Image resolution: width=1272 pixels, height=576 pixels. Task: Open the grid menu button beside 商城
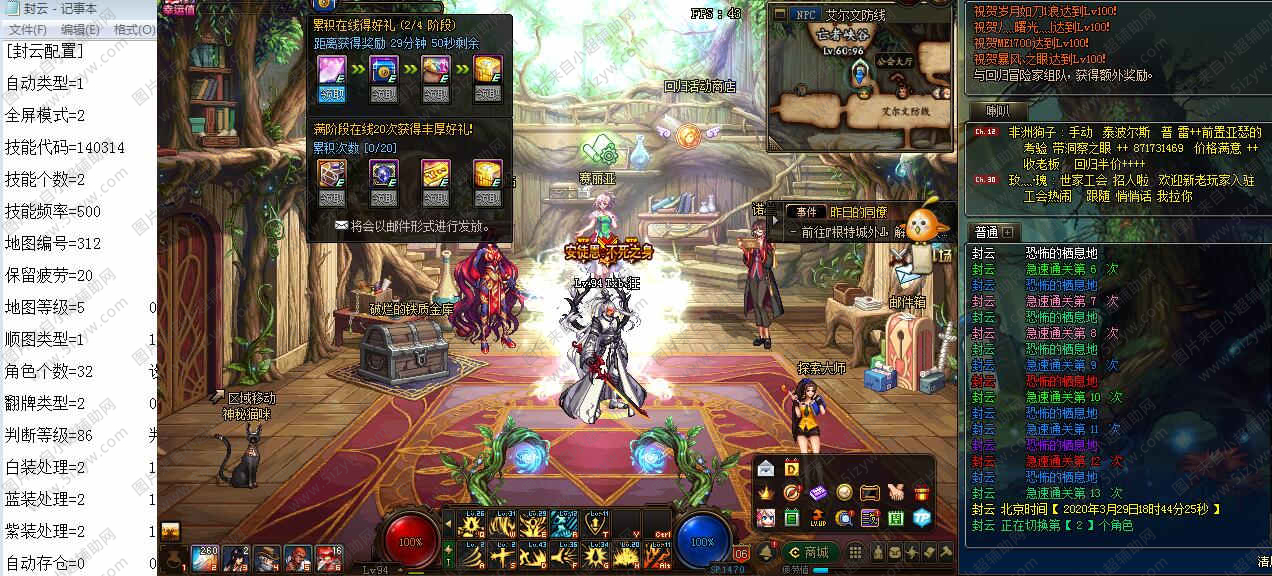pos(856,552)
